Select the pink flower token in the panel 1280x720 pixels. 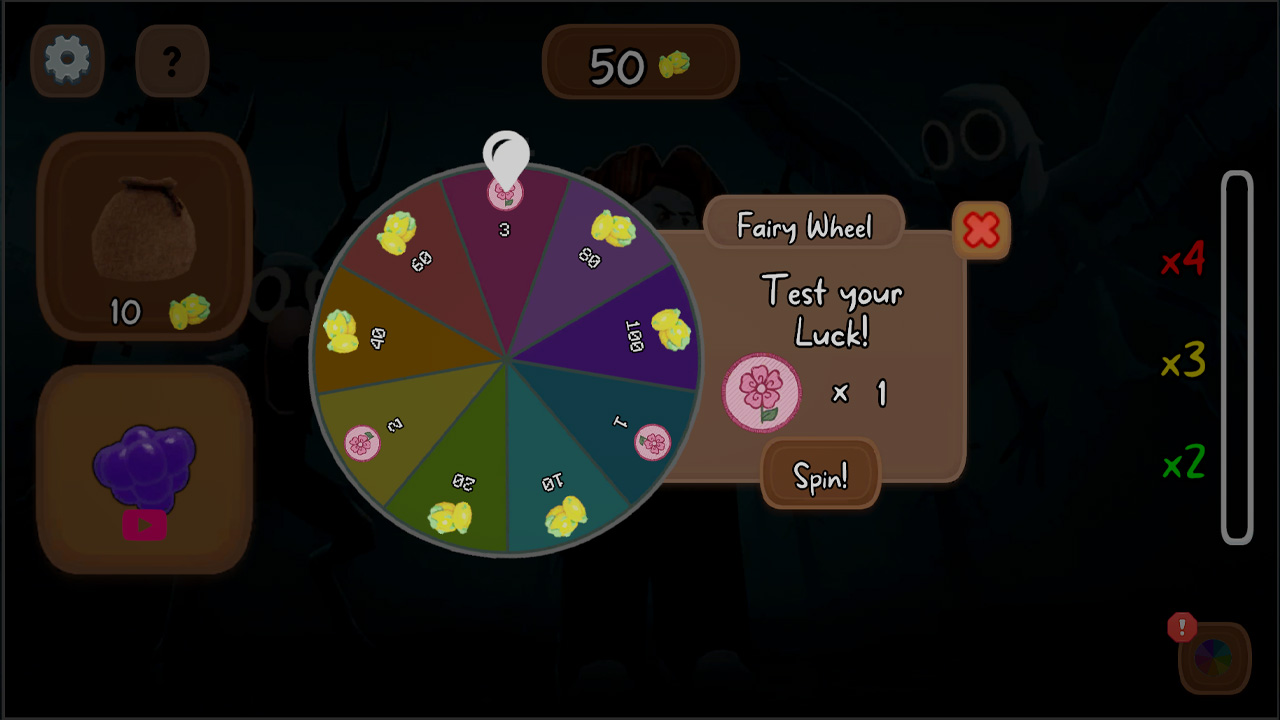tap(762, 393)
